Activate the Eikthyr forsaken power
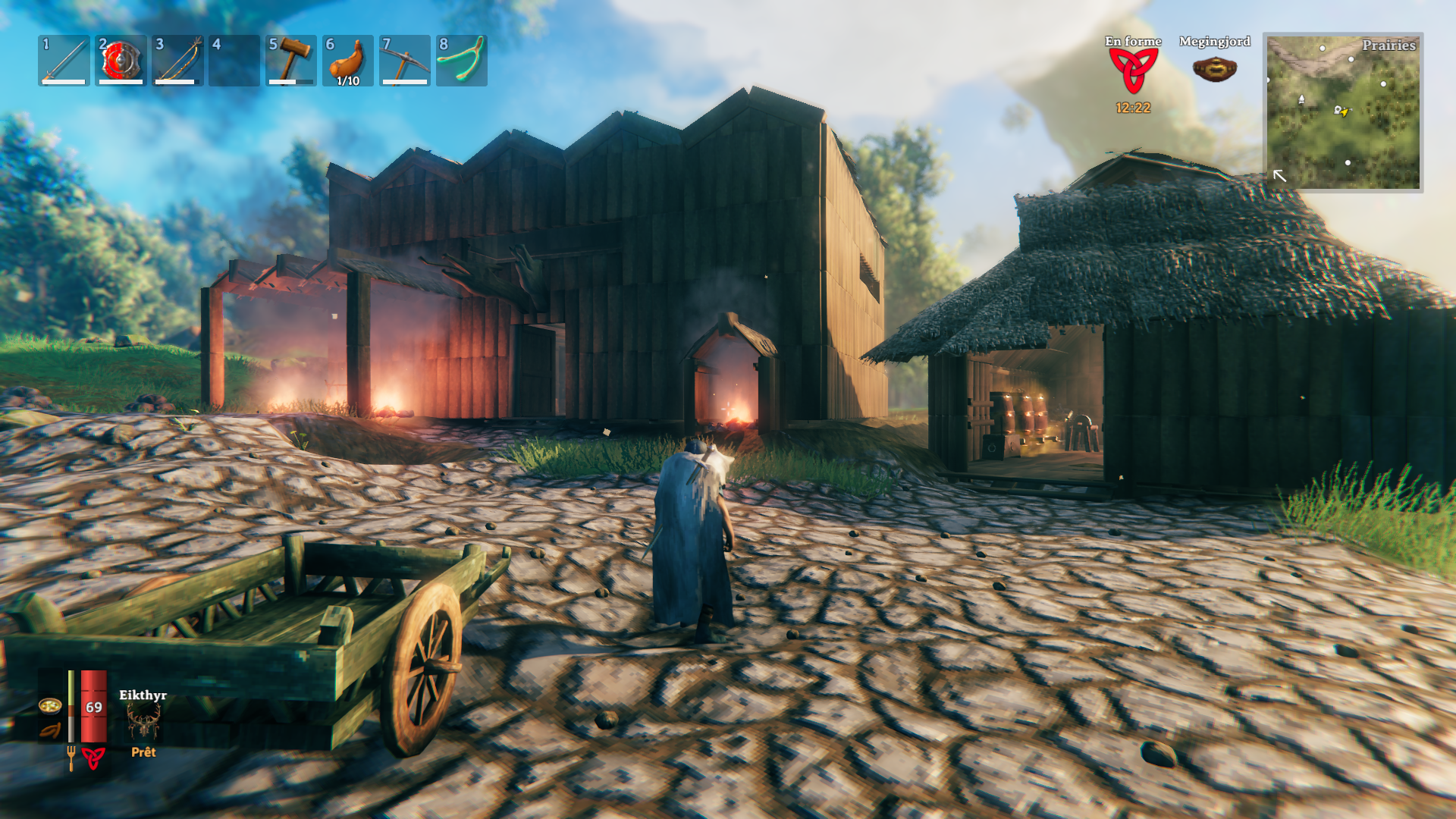The width and height of the screenshot is (1456, 819). [143, 720]
